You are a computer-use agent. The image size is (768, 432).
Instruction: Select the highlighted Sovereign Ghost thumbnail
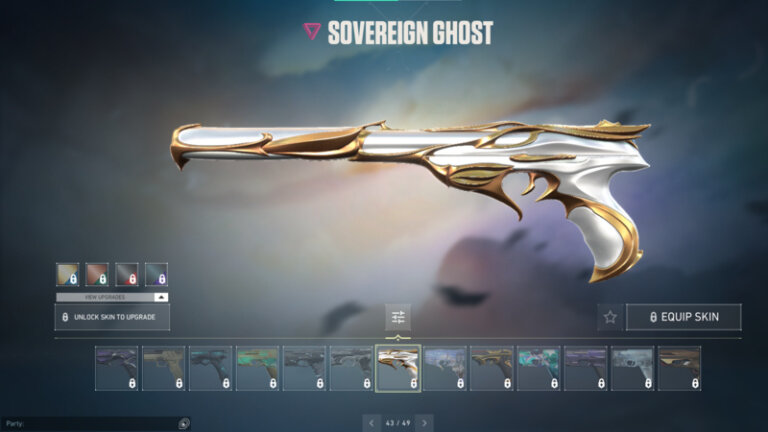[398, 368]
